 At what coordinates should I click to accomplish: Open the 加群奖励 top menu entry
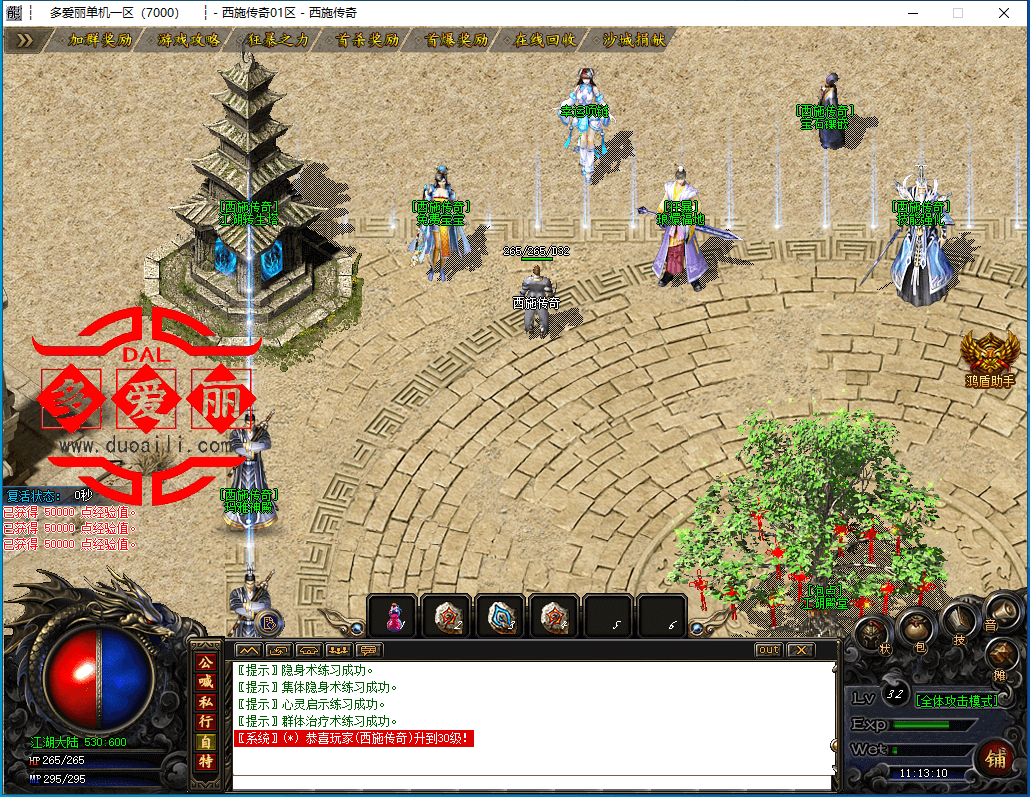[99, 40]
